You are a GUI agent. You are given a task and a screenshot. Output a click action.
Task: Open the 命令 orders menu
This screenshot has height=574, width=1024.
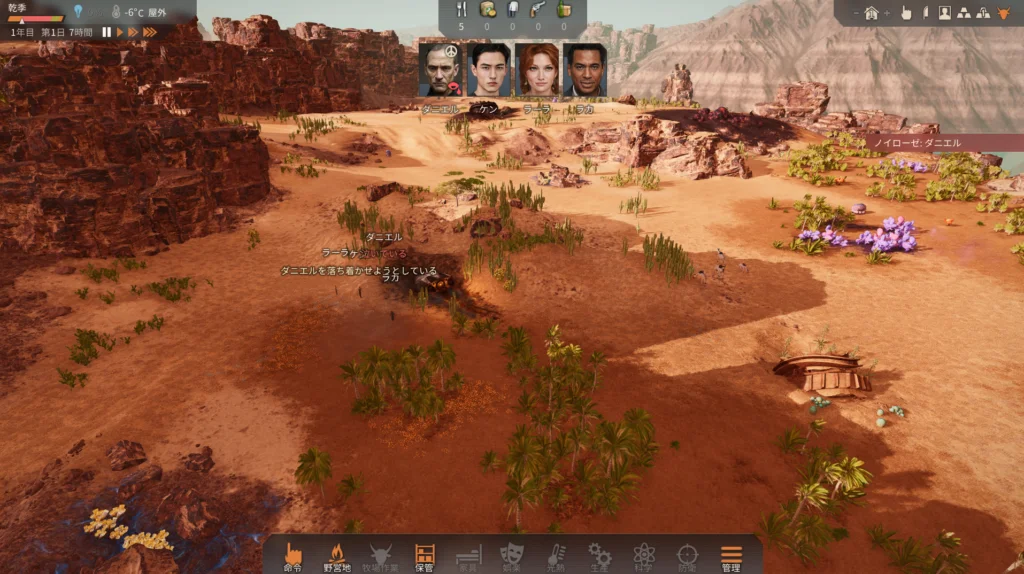293,554
